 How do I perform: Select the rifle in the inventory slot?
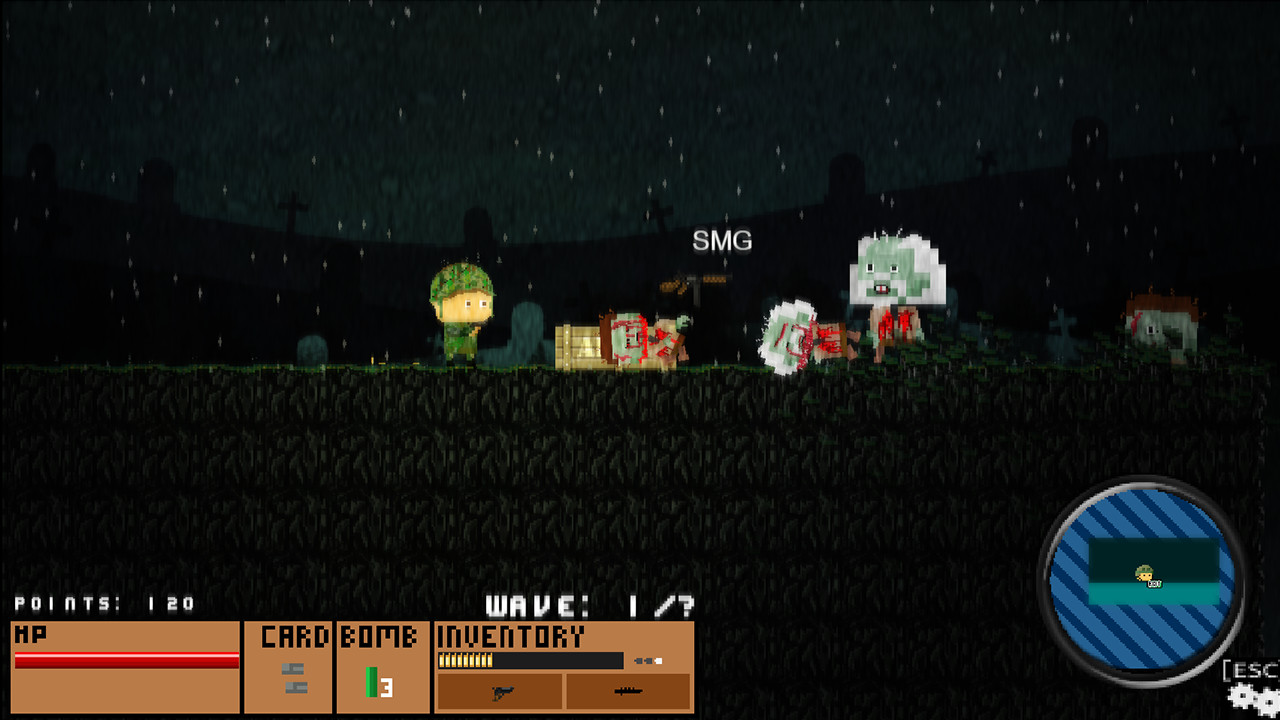point(629,691)
